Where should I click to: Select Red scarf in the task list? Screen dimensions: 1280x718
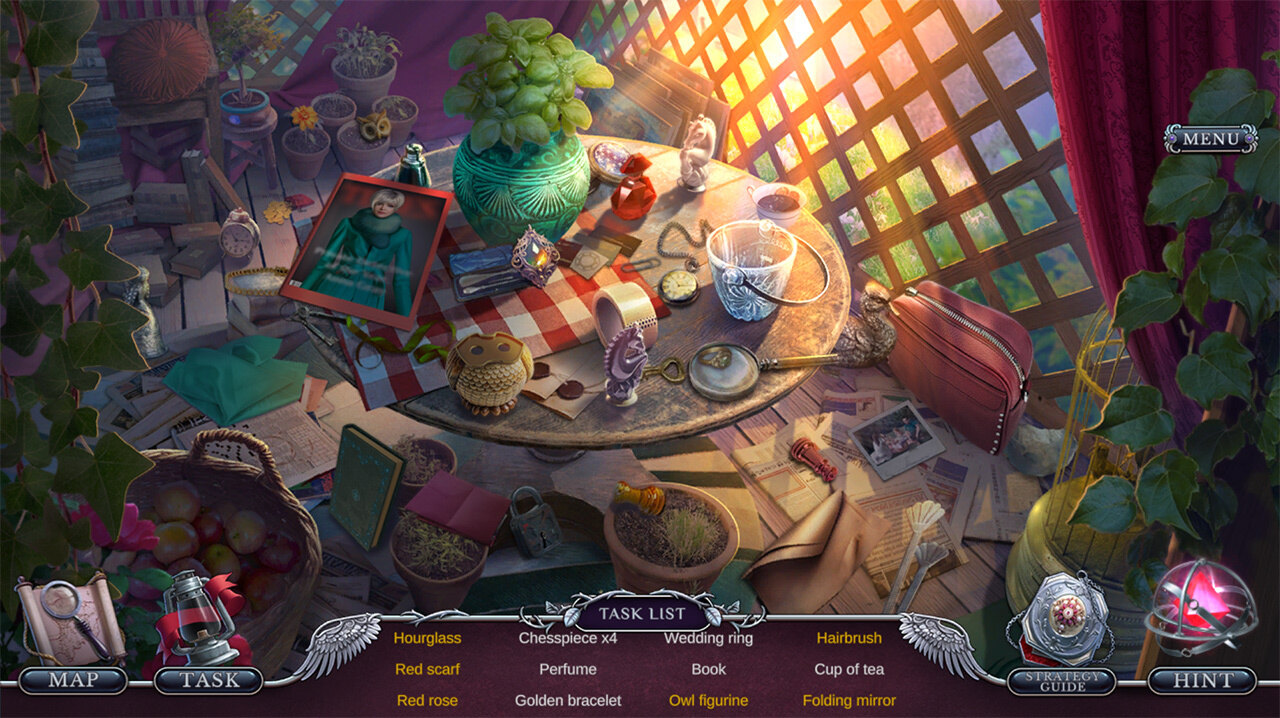pyautogui.click(x=427, y=669)
